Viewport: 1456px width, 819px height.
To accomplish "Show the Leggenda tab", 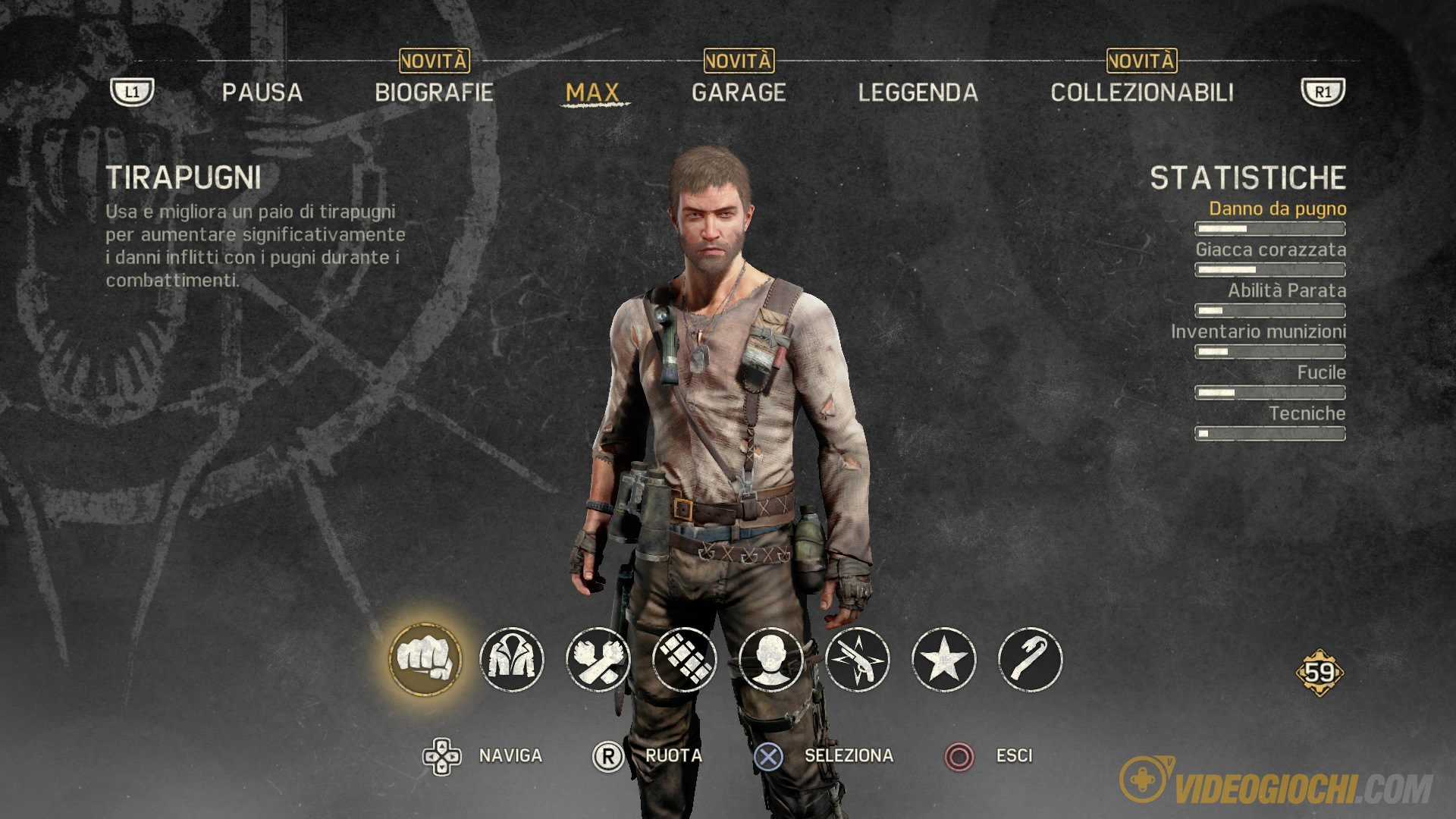I will pos(918,93).
